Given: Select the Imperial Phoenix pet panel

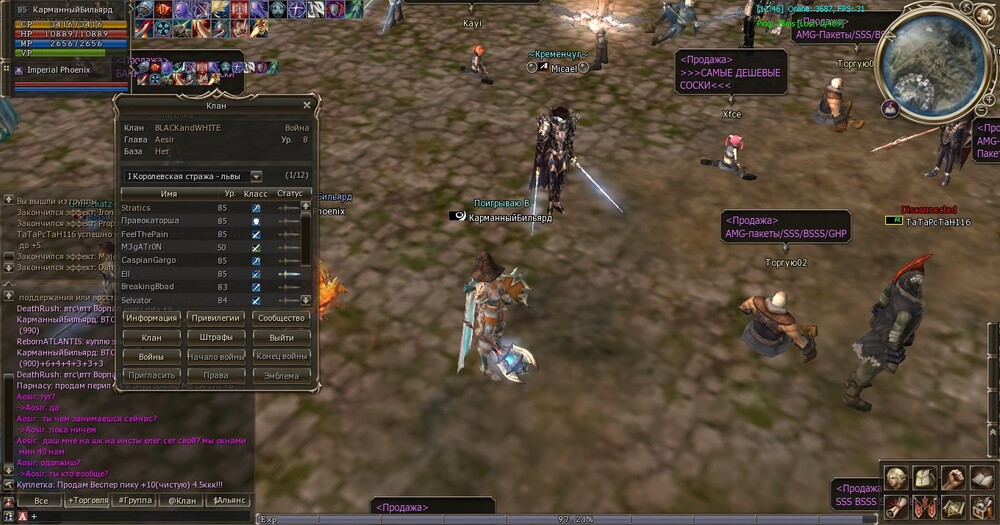Looking at the screenshot, I should coord(60,70).
